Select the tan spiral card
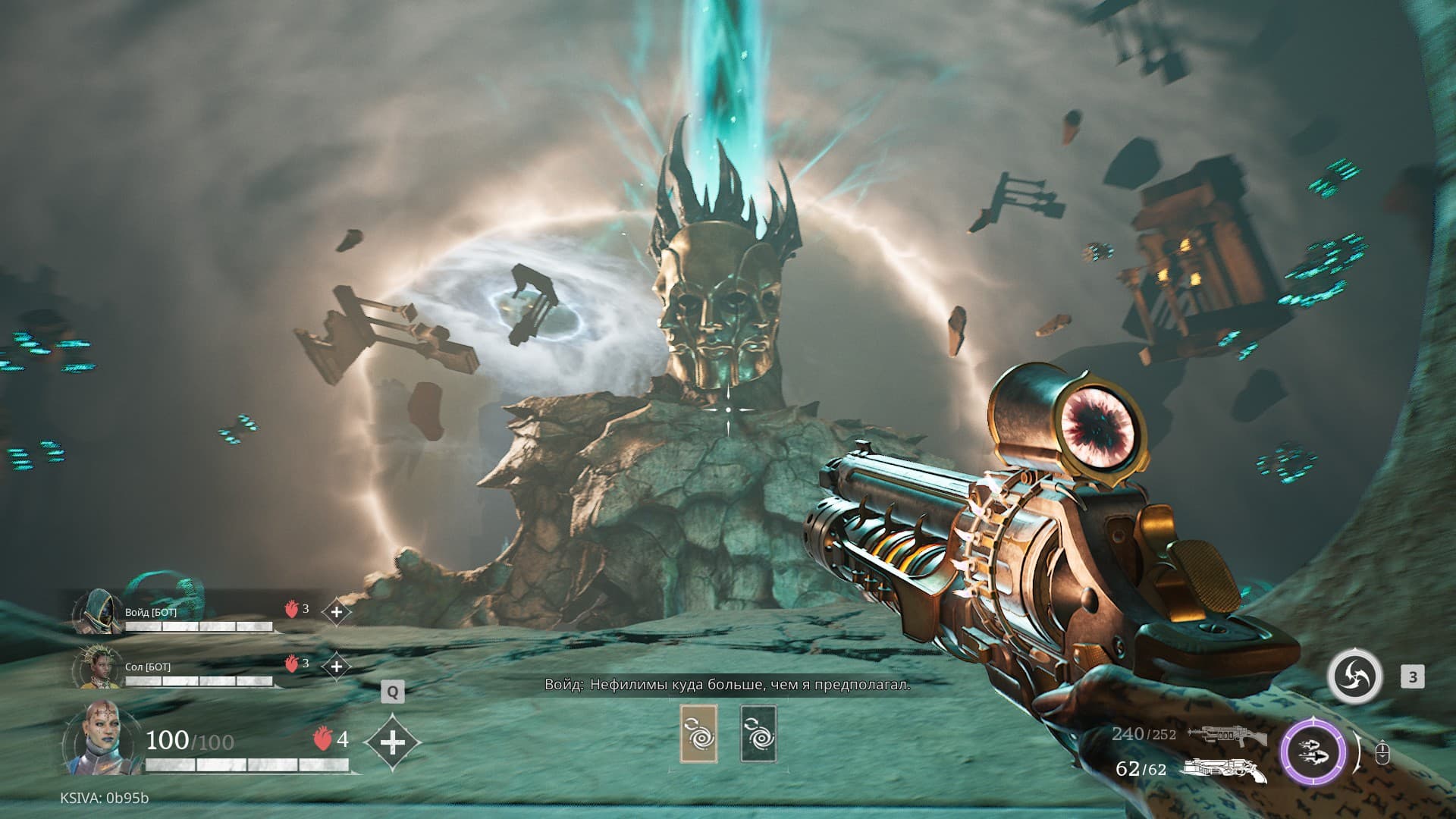 [x=698, y=733]
